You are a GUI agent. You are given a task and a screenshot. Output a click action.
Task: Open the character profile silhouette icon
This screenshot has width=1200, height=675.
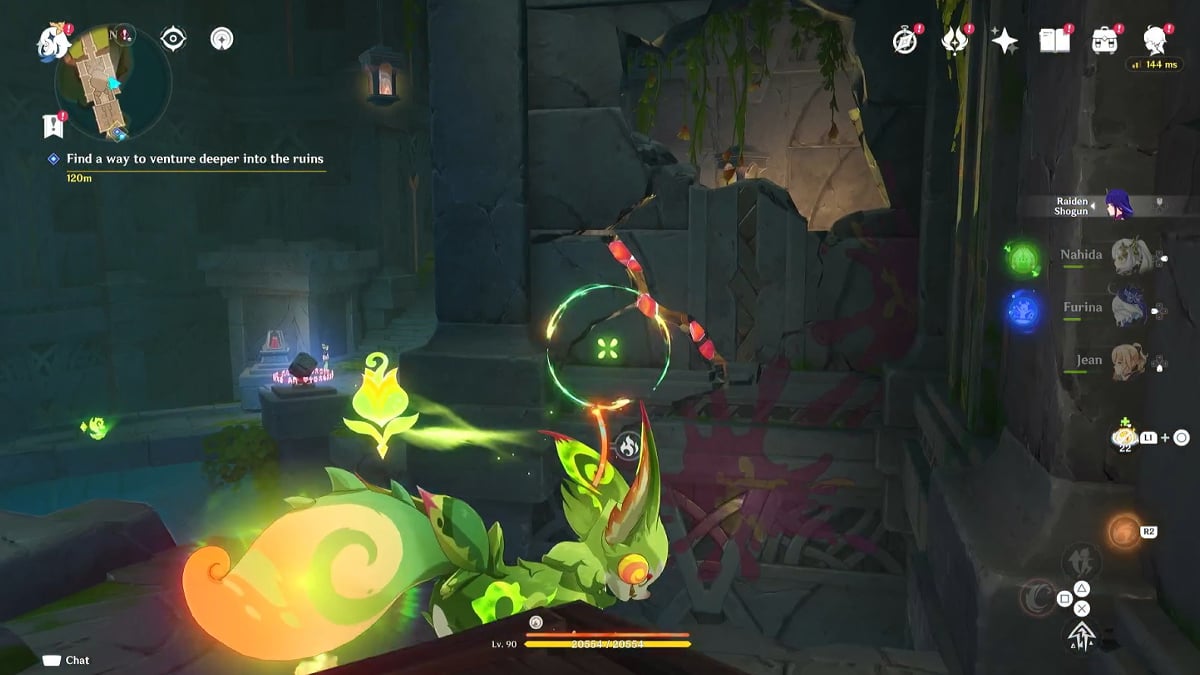coord(1155,41)
